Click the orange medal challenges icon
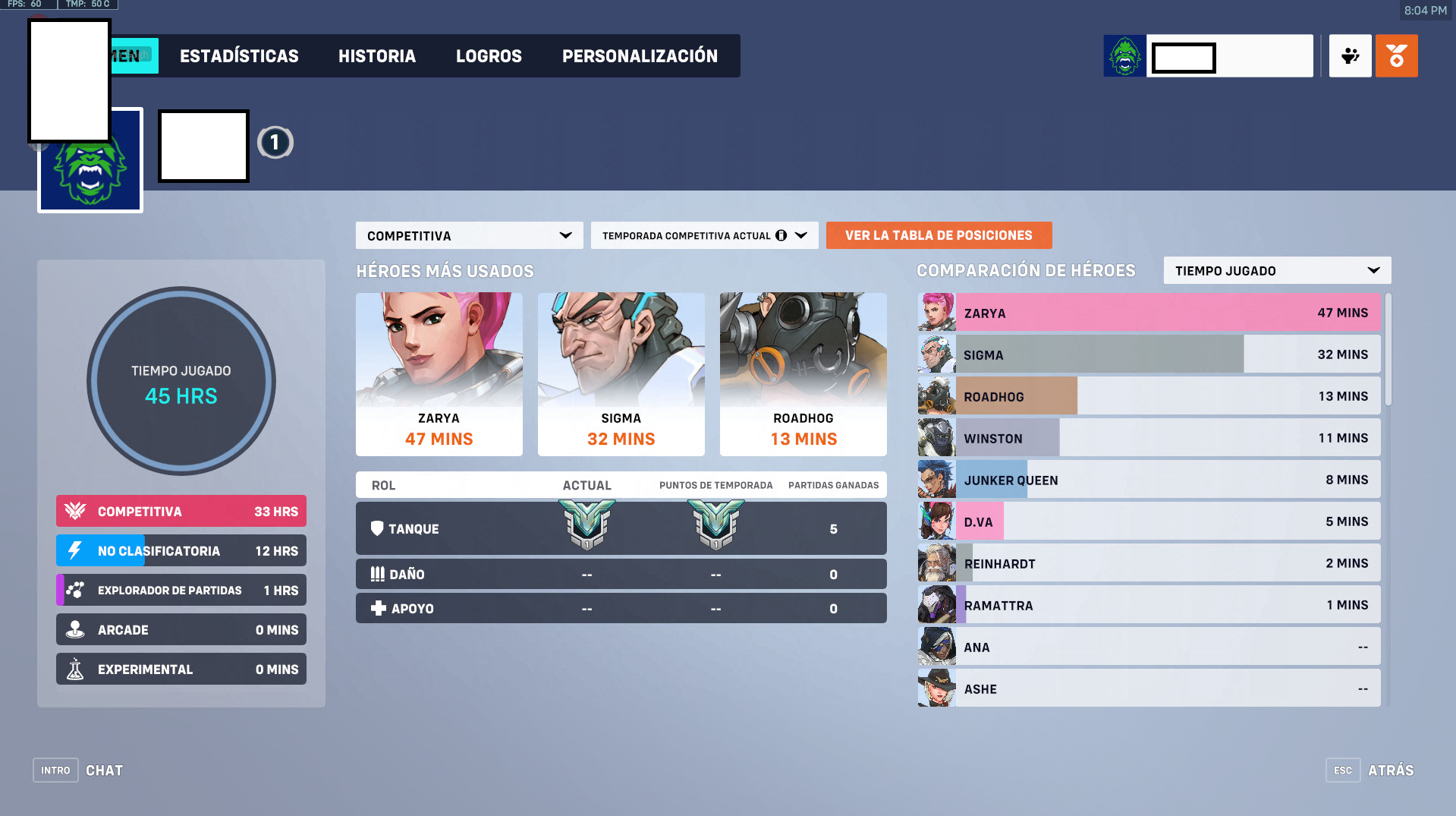1456x816 pixels. 1397,55
